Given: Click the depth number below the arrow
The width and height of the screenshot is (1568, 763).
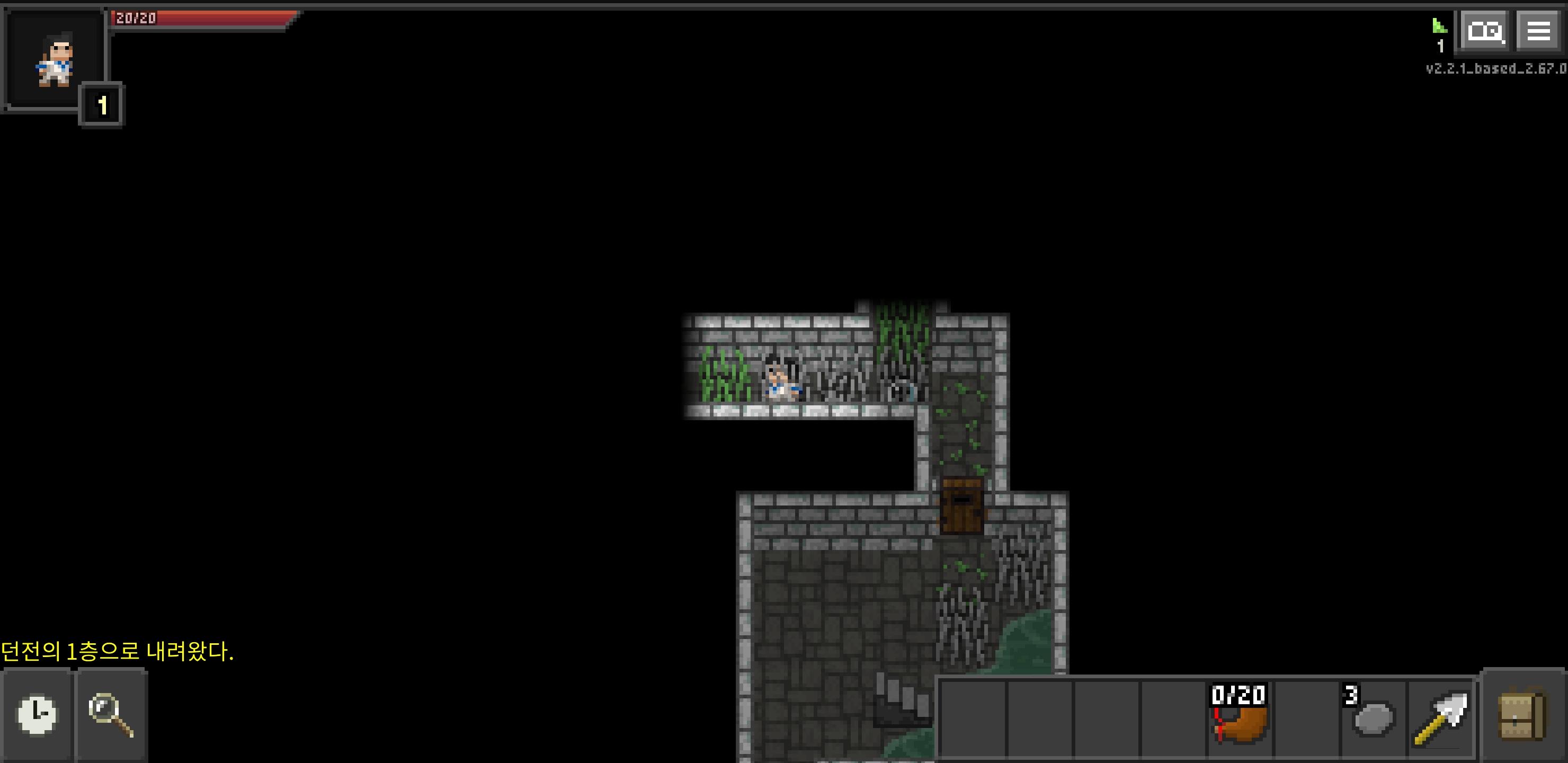Looking at the screenshot, I should [1440, 47].
